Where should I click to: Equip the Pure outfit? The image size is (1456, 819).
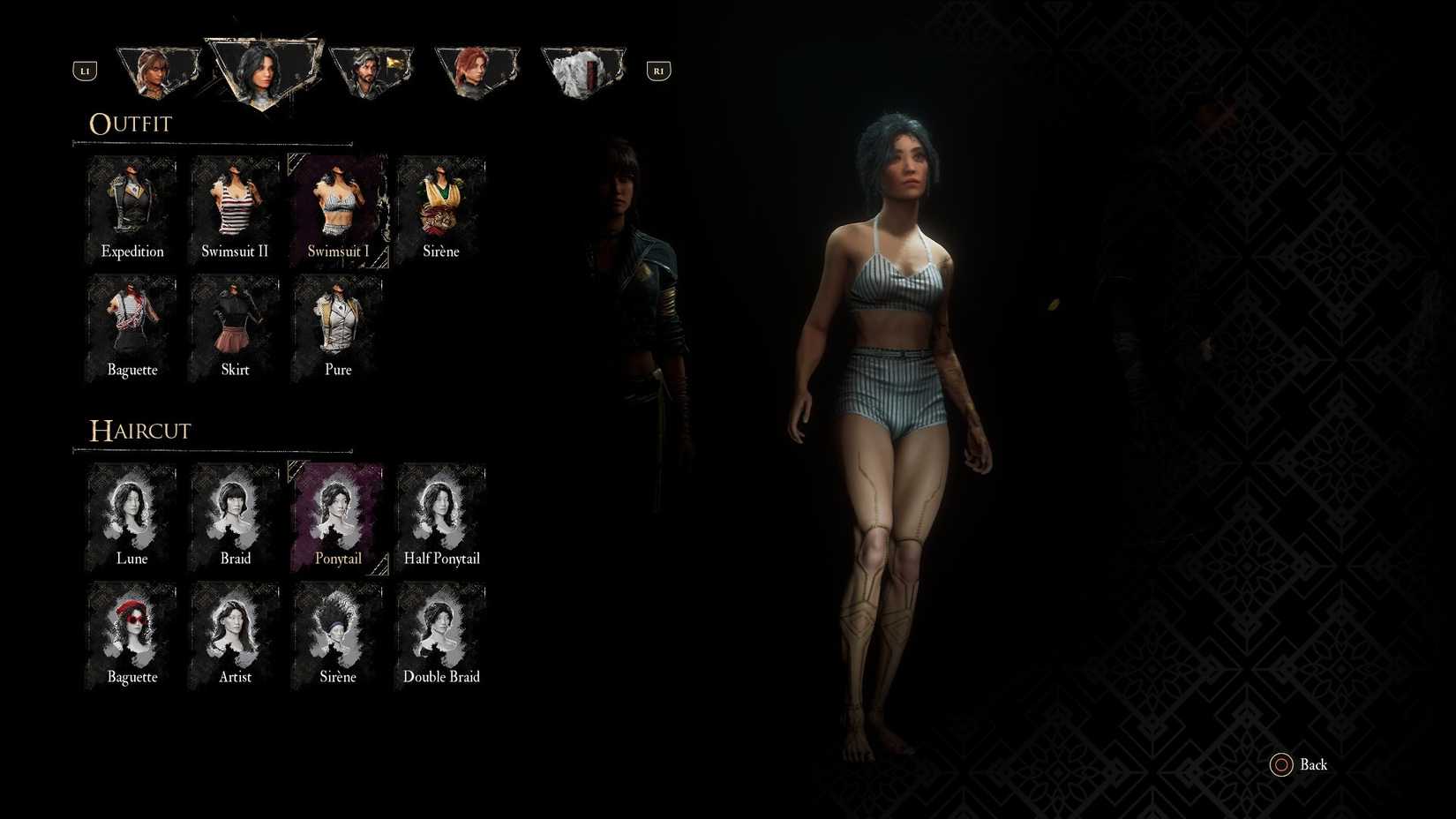point(338,327)
